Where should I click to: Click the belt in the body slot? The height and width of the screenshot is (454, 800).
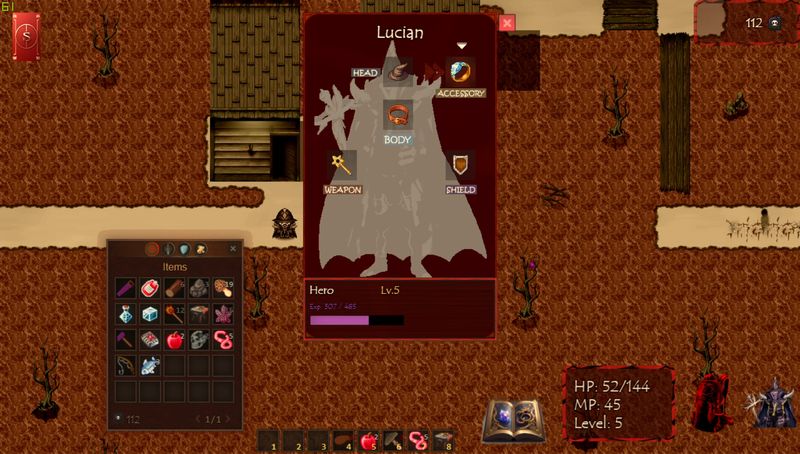398,115
